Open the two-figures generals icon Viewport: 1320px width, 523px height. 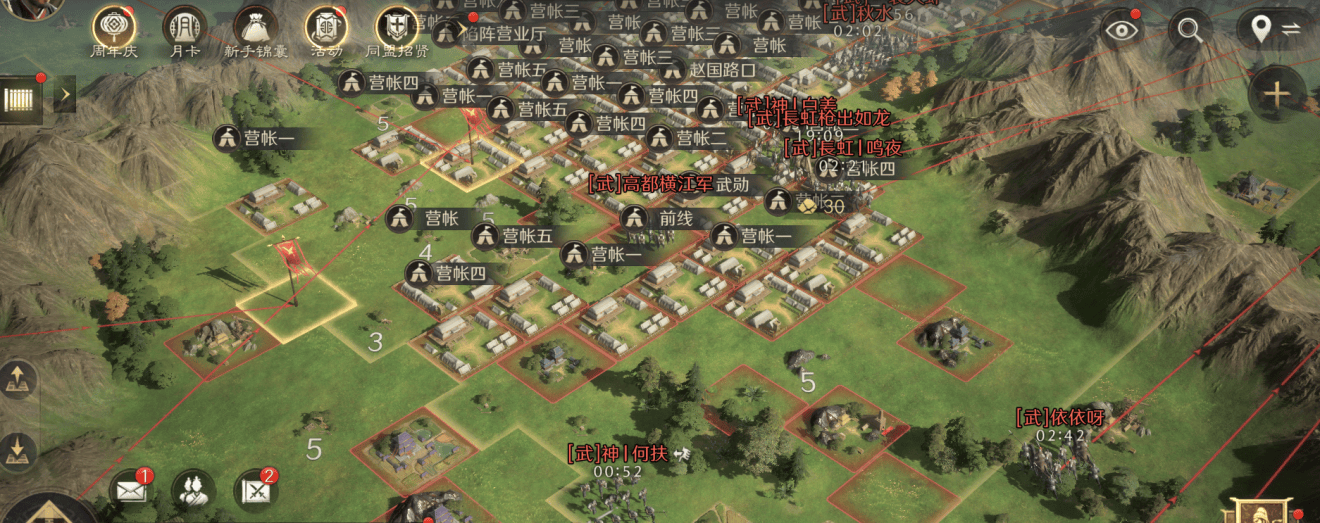tap(193, 489)
